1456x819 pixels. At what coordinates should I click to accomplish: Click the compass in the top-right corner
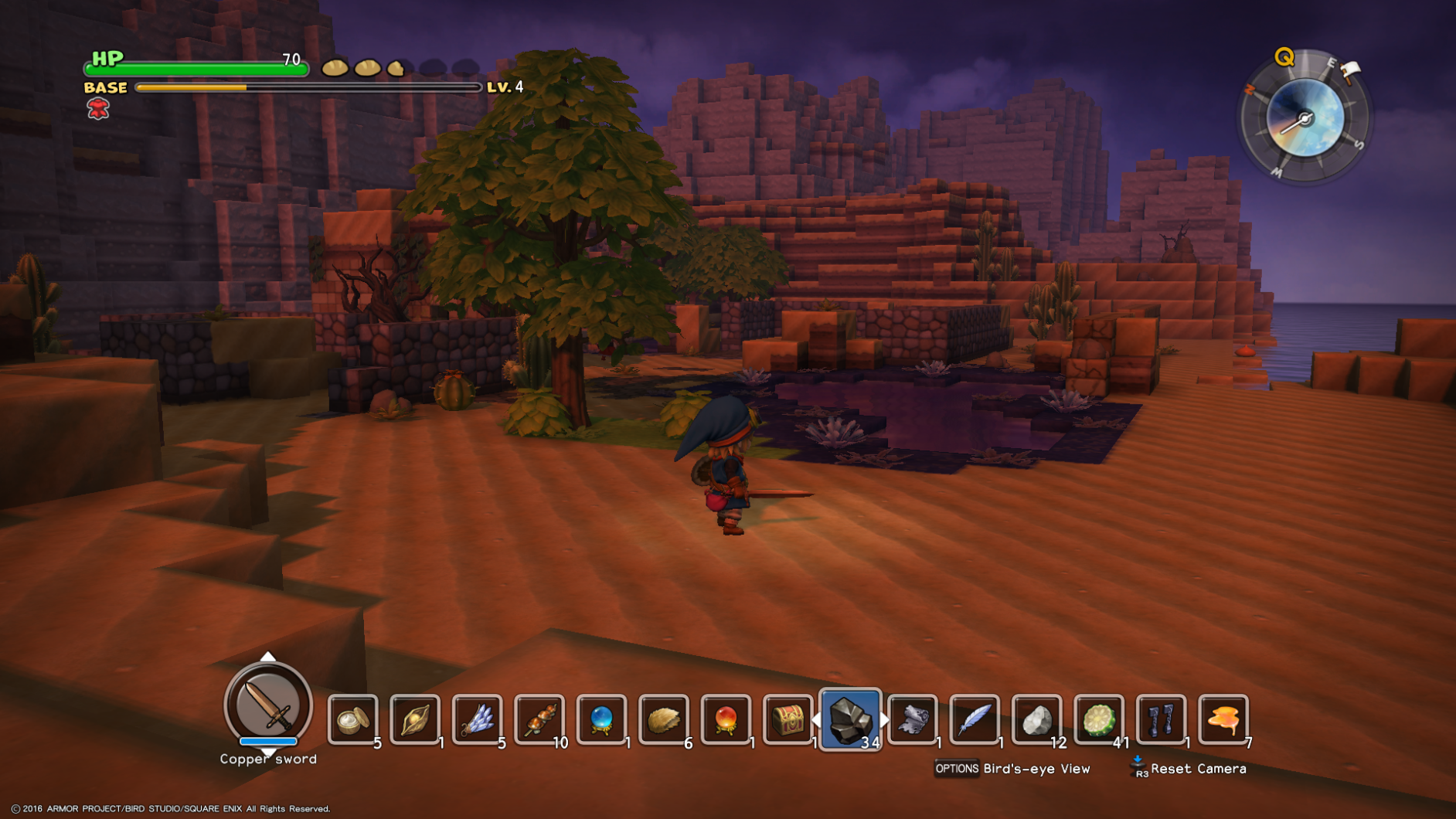coord(1305,120)
